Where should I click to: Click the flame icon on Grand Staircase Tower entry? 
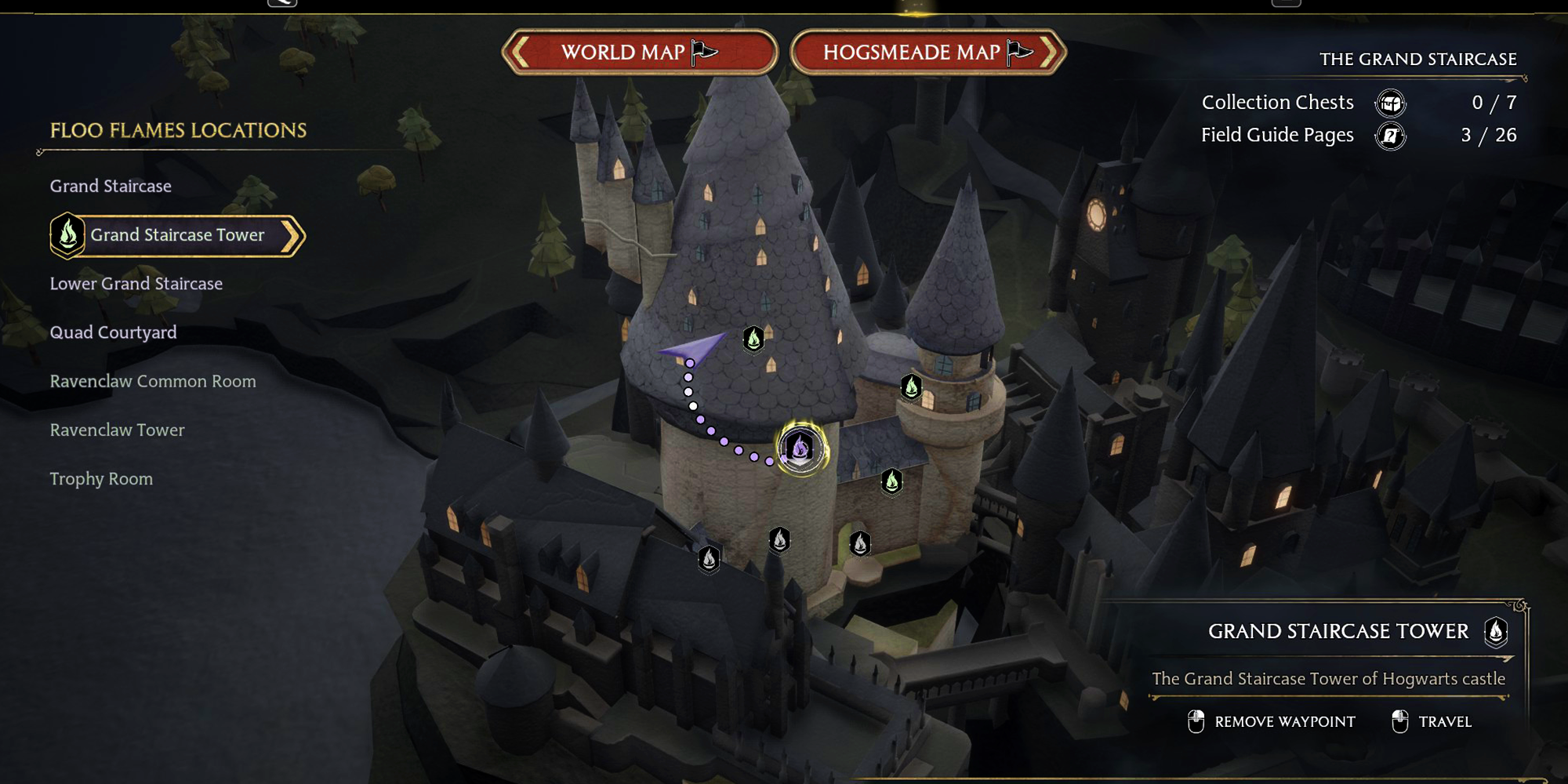click(x=69, y=234)
